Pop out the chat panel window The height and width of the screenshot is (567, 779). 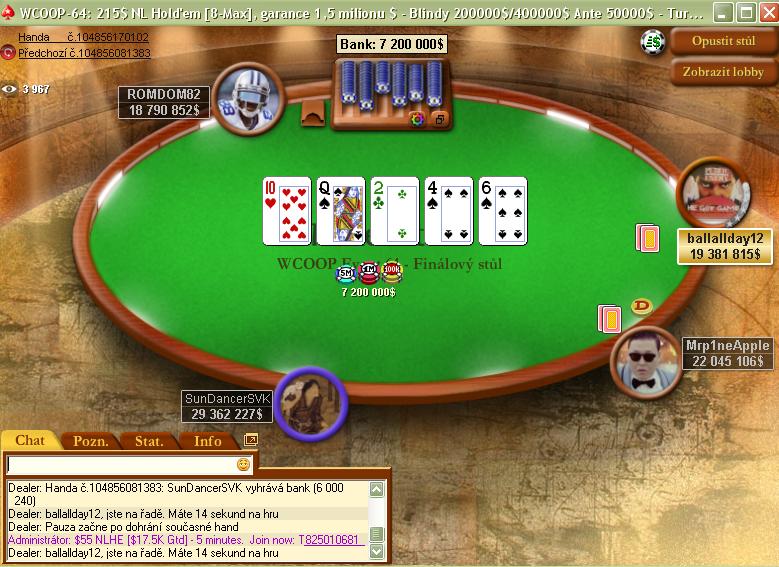(x=250, y=439)
